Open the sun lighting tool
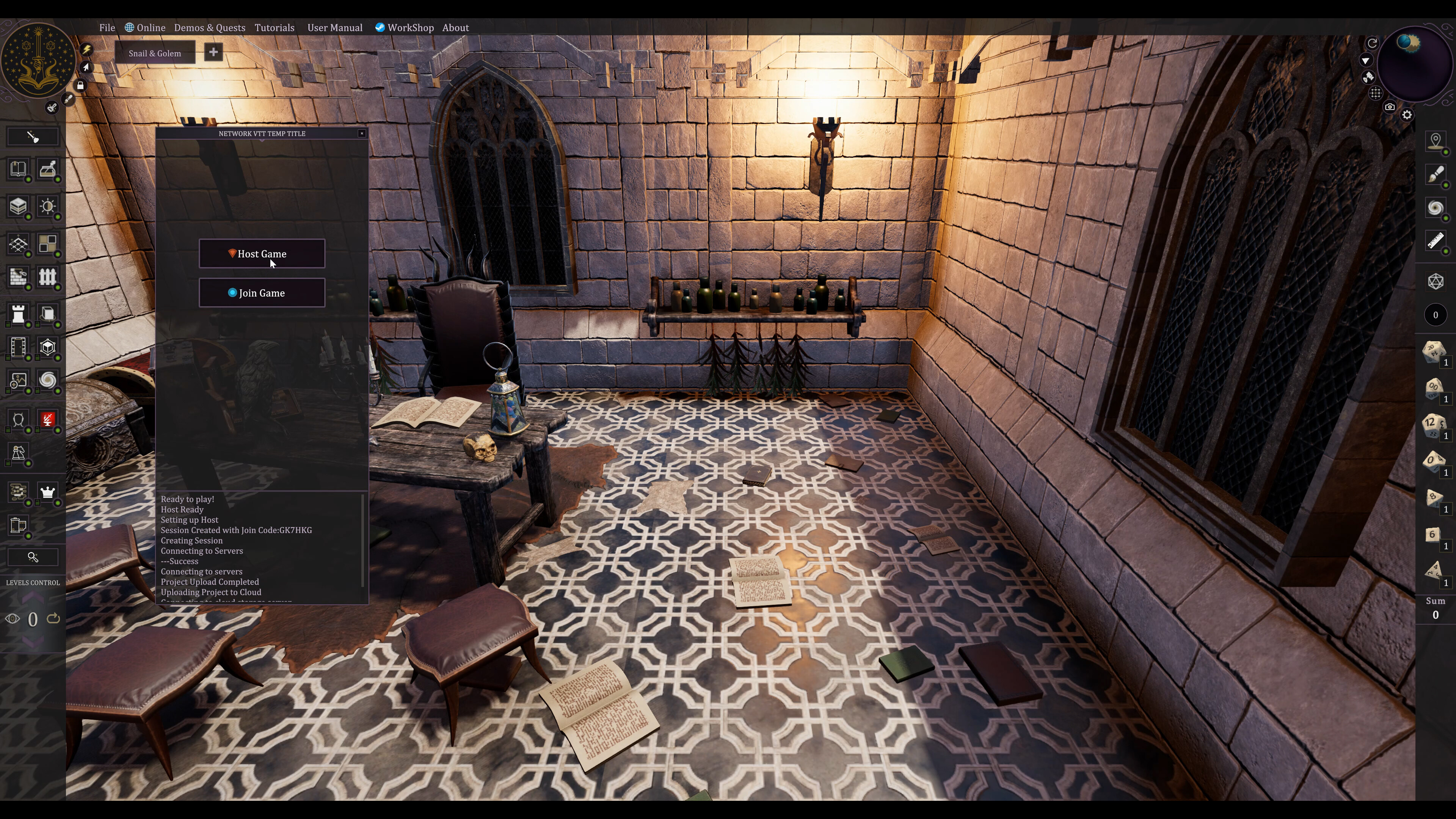Image resolution: width=1456 pixels, height=819 pixels. point(47,207)
